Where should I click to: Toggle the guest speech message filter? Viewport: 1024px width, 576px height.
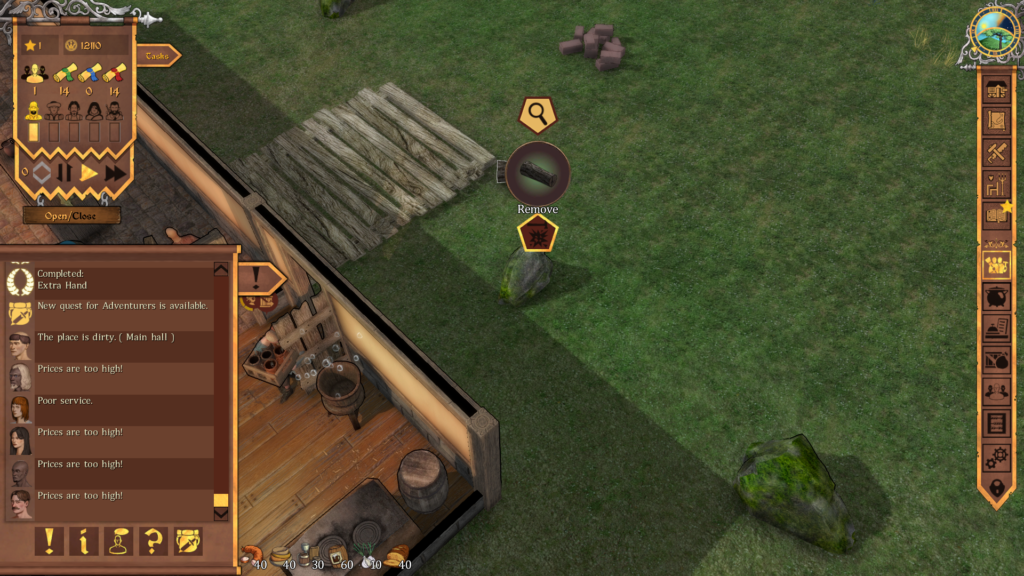pos(119,541)
